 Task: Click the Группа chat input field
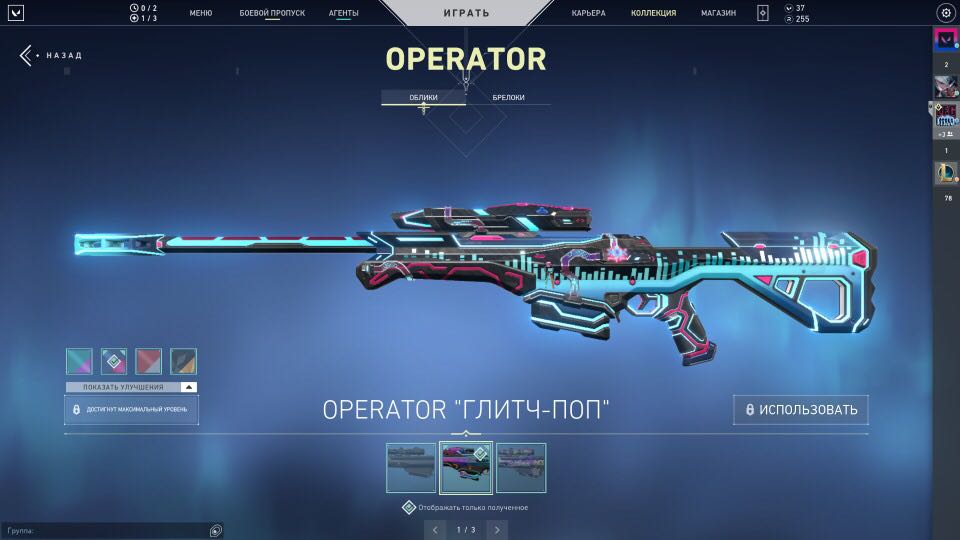(105, 530)
